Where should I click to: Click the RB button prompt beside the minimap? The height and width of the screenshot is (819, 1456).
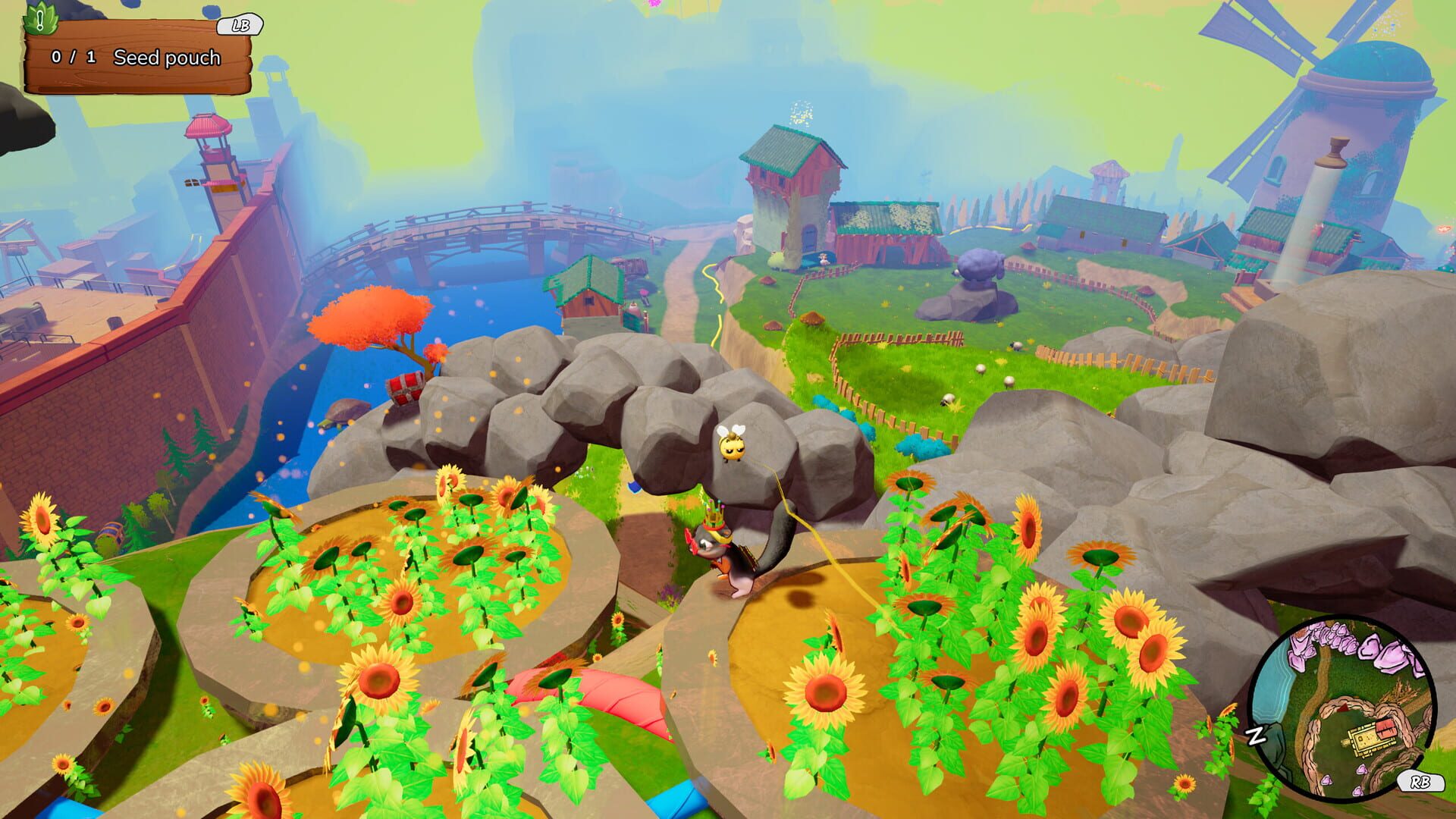point(1421,783)
